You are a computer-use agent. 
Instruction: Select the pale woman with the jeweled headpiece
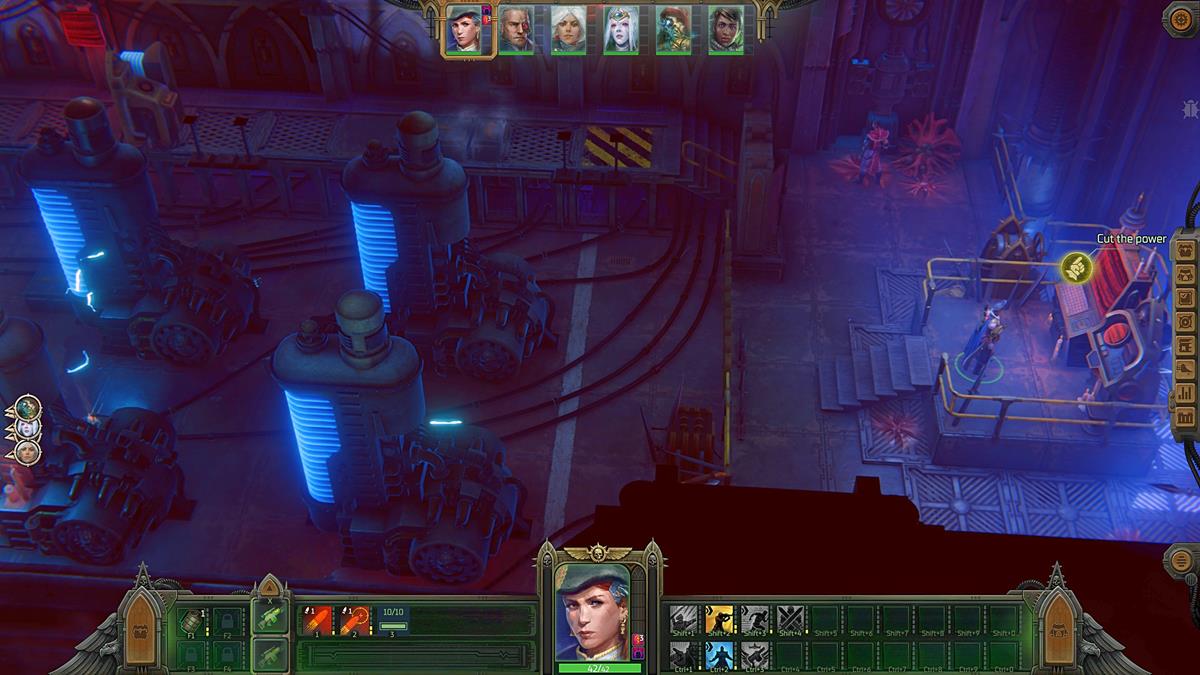pos(621,29)
